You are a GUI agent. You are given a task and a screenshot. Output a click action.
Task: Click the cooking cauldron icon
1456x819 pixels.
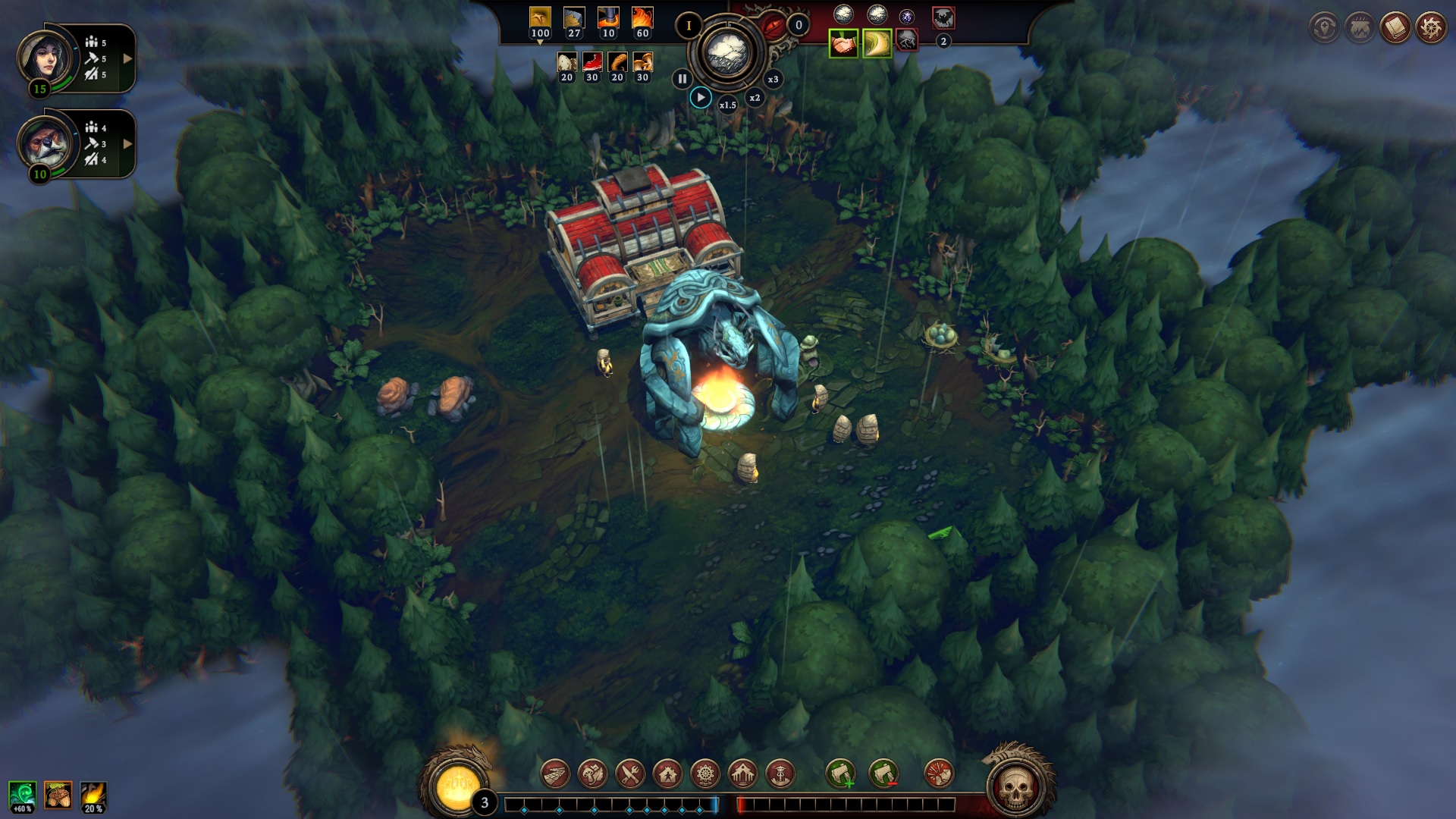(x=1360, y=28)
